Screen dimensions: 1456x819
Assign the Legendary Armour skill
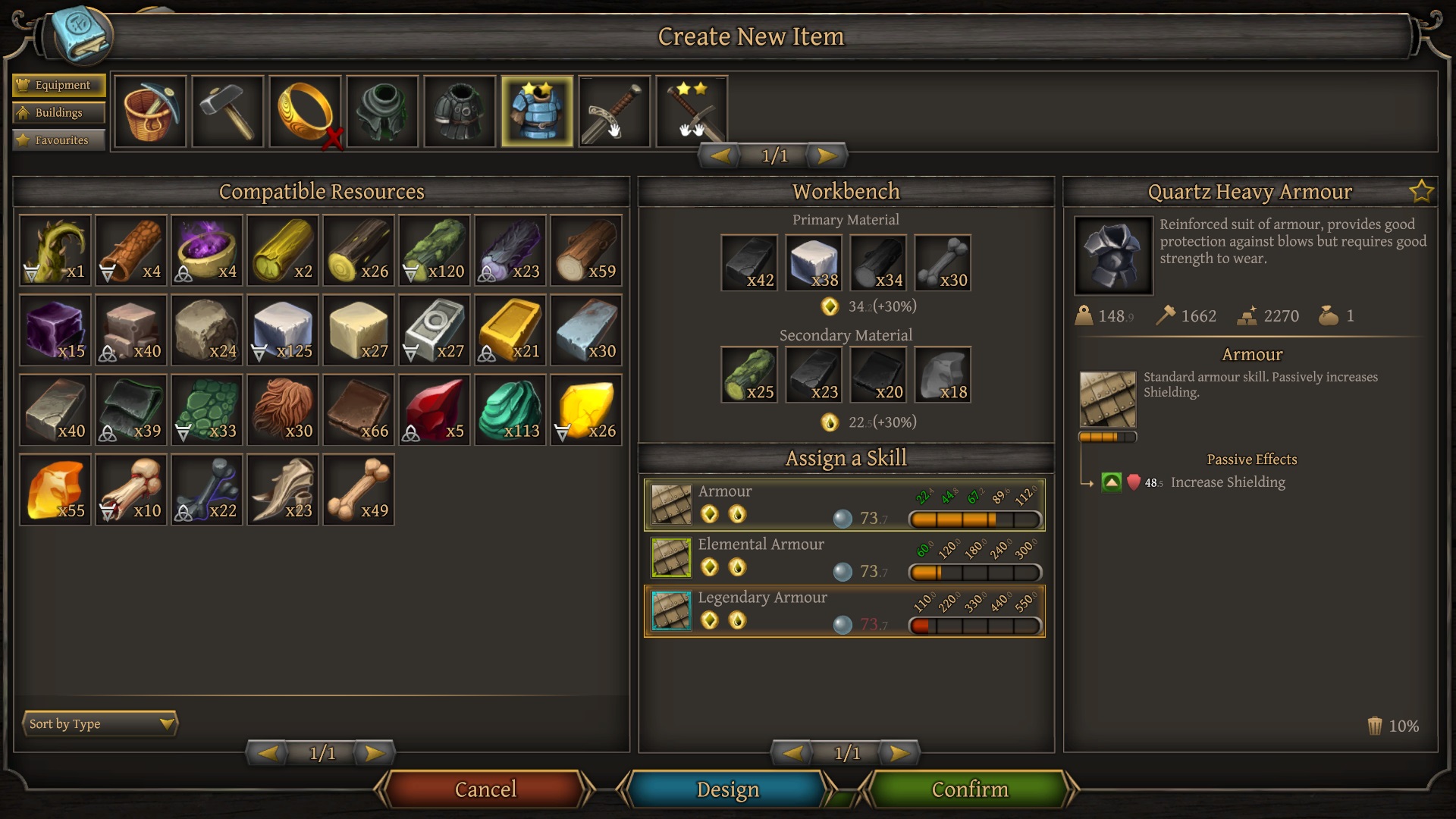coord(844,610)
